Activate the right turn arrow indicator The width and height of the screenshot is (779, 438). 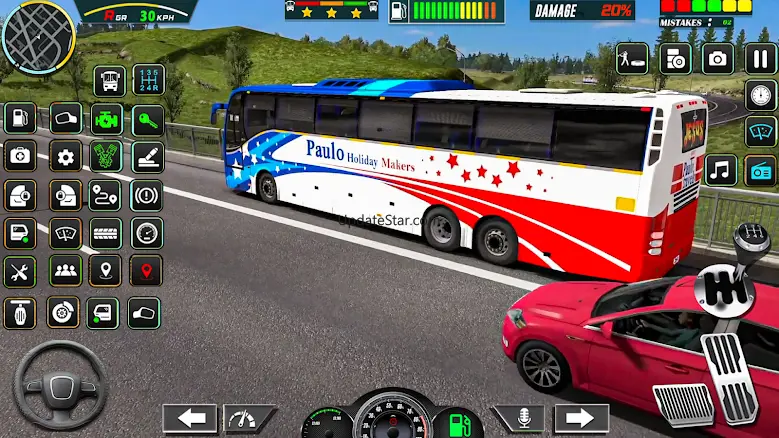pyautogui.click(x=581, y=418)
